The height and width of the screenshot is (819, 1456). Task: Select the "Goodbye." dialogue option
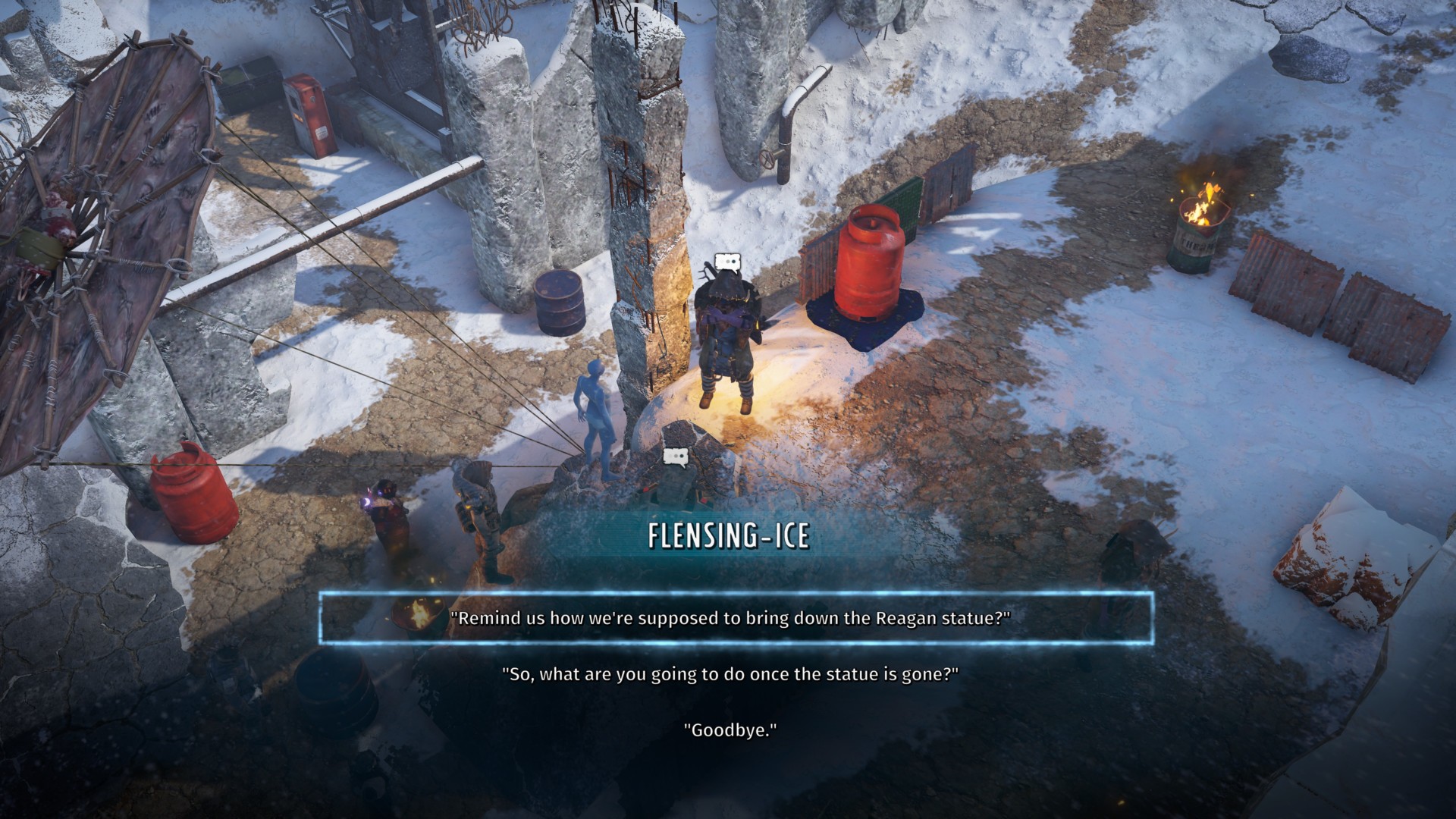click(x=730, y=730)
